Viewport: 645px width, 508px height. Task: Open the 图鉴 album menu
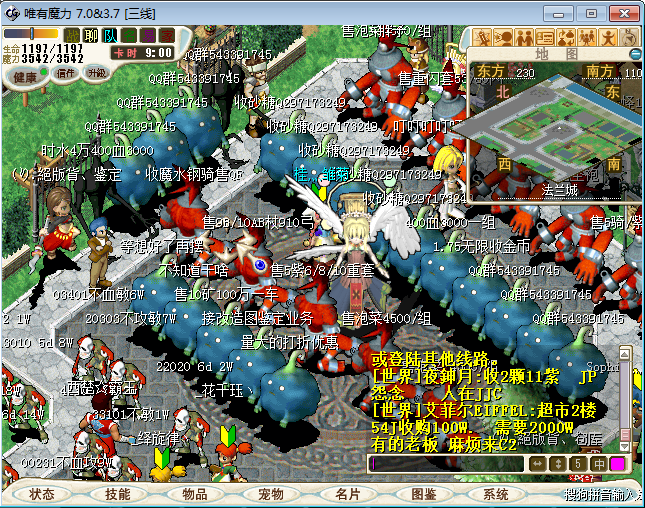pos(423,494)
